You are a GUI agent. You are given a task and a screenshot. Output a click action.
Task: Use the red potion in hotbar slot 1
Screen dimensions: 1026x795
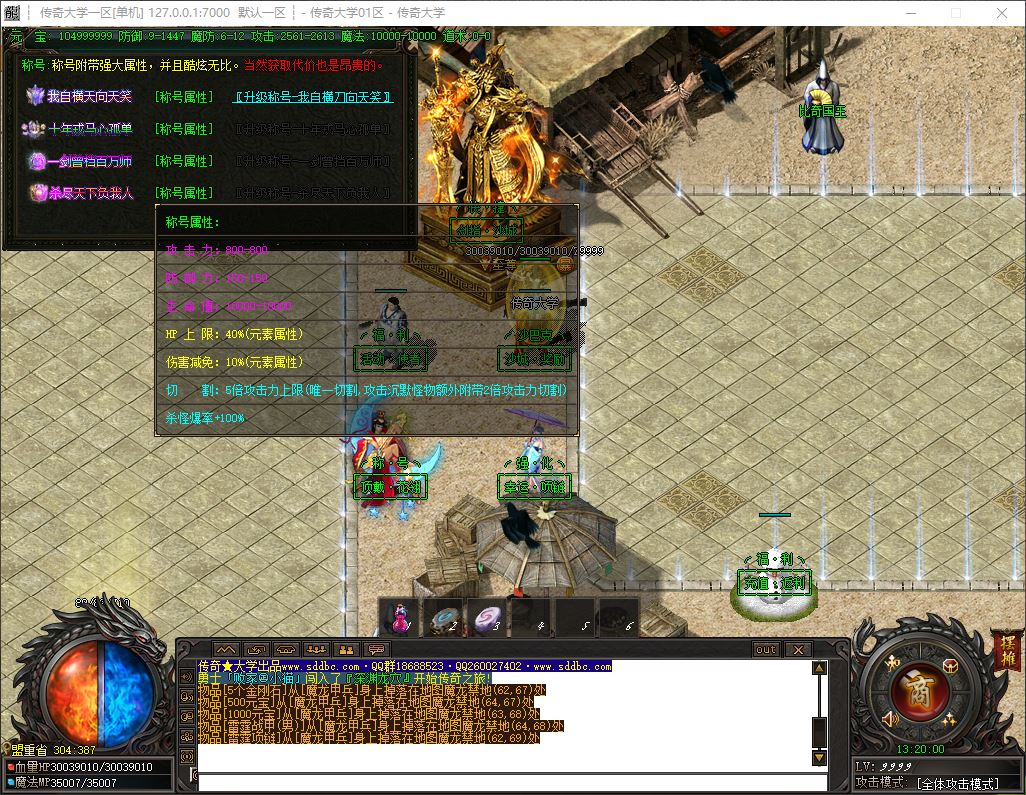(400, 617)
